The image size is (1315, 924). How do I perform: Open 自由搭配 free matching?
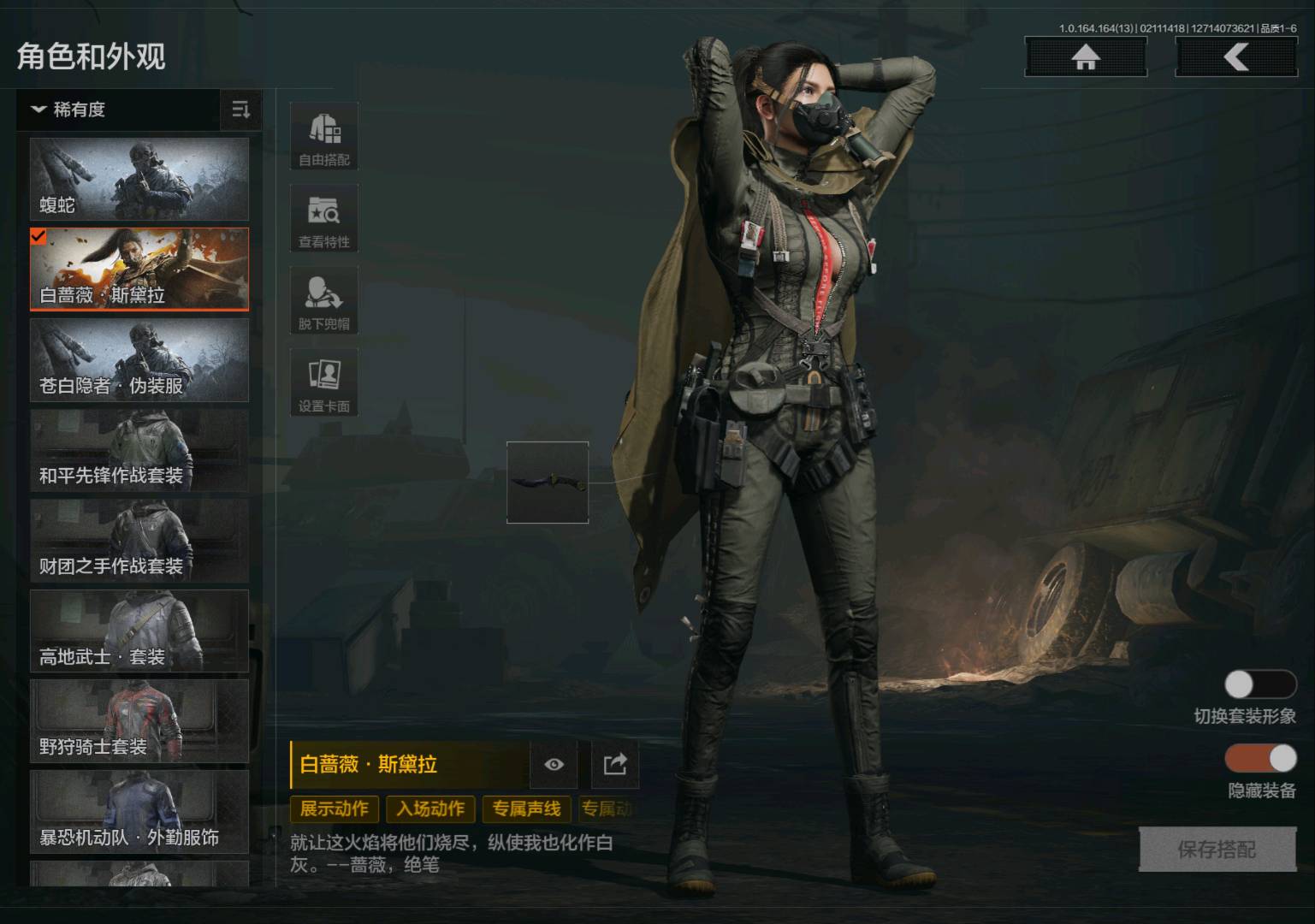pyautogui.click(x=324, y=137)
